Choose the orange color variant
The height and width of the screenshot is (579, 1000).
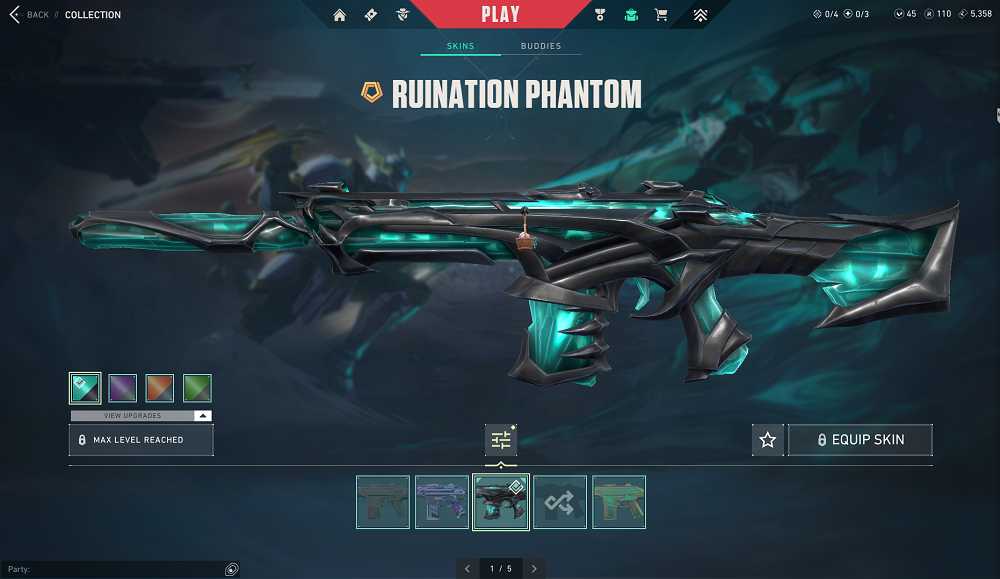(x=160, y=388)
